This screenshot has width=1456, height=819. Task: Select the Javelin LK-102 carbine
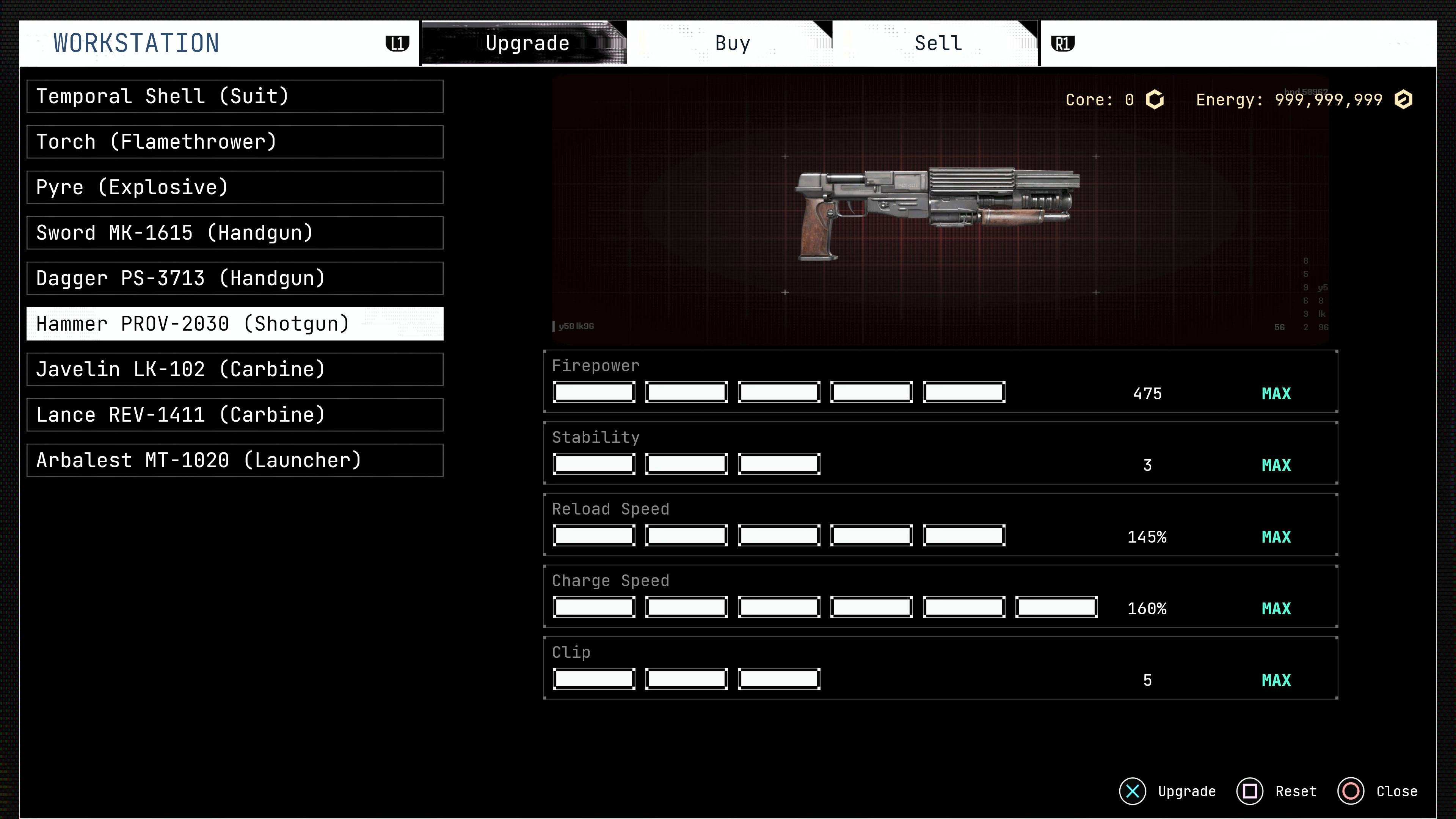pyautogui.click(x=235, y=370)
